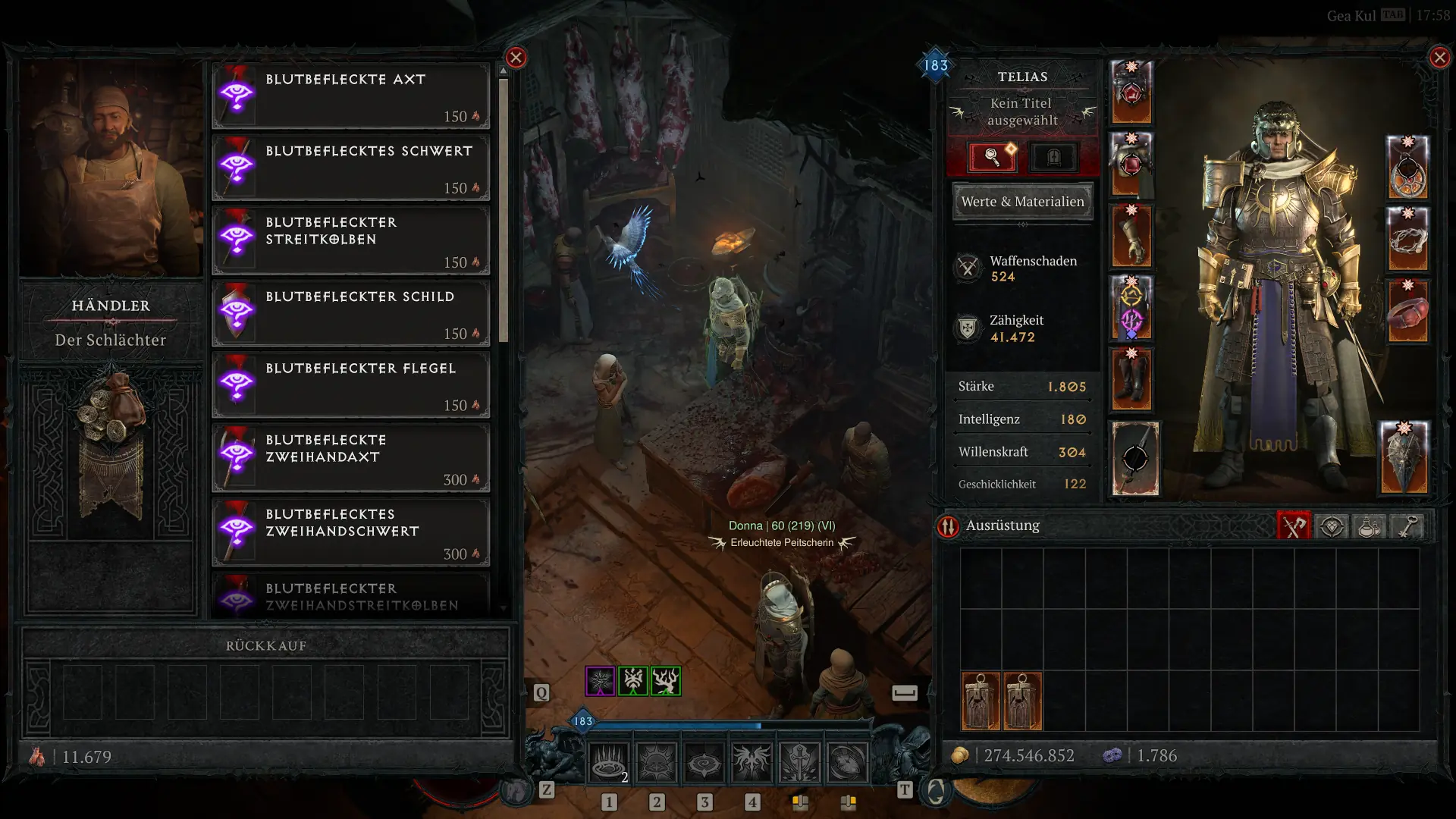Select the Blutbefleckte Zweihandaxt for 300
The image size is (1456, 819).
click(x=350, y=458)
